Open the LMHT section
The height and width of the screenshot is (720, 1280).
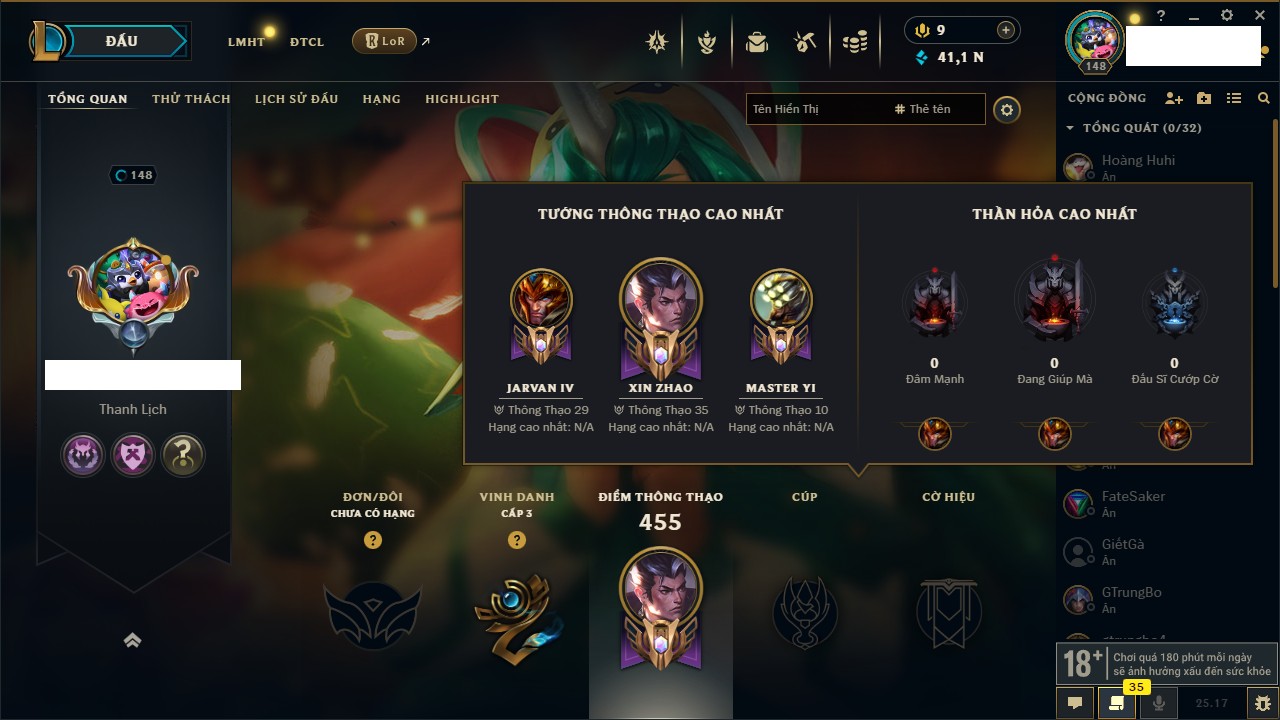click(246, 42)
